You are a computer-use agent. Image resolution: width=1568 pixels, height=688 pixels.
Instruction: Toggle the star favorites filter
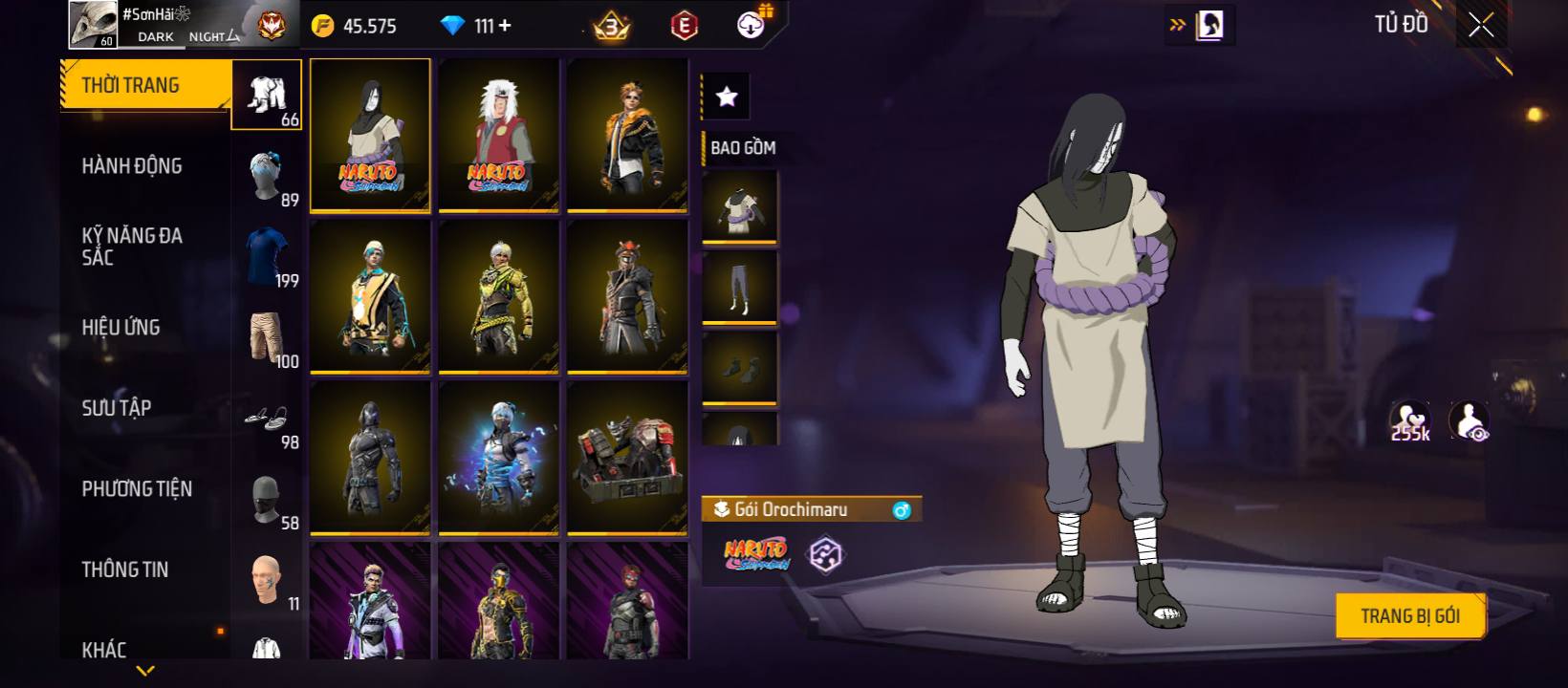coord(727,97)
